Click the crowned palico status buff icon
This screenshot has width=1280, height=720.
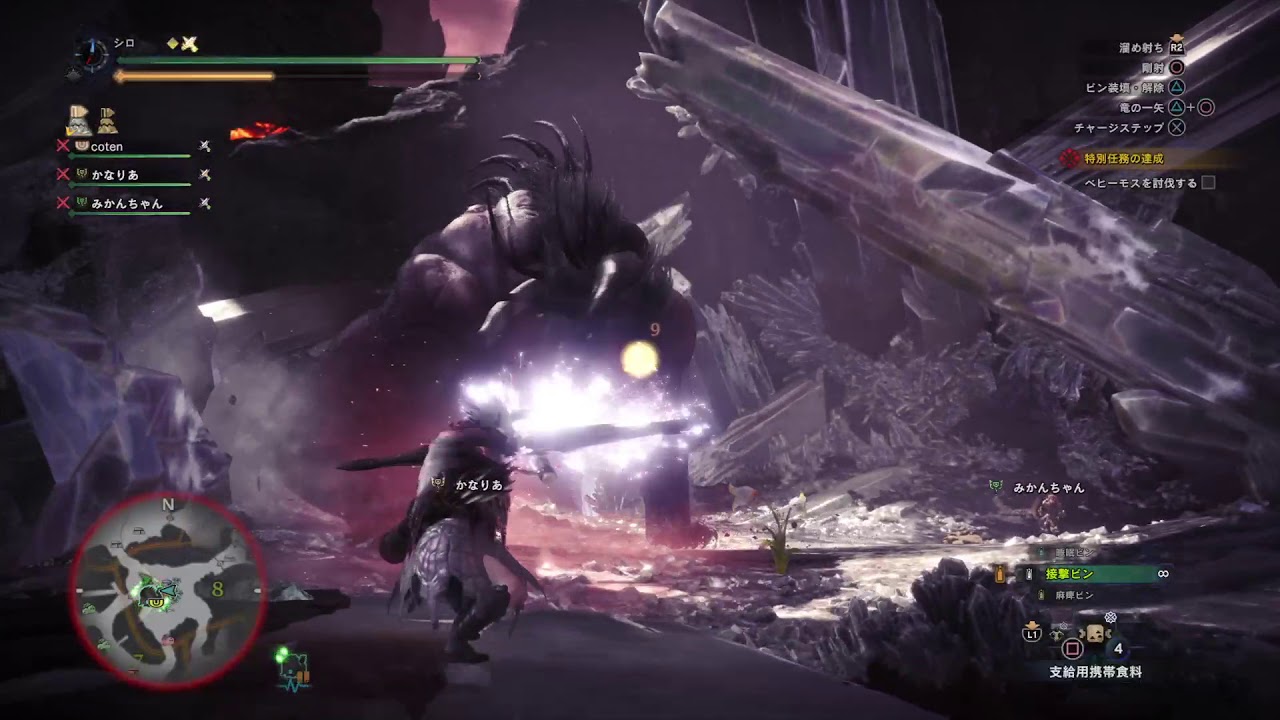click(79, 120)
